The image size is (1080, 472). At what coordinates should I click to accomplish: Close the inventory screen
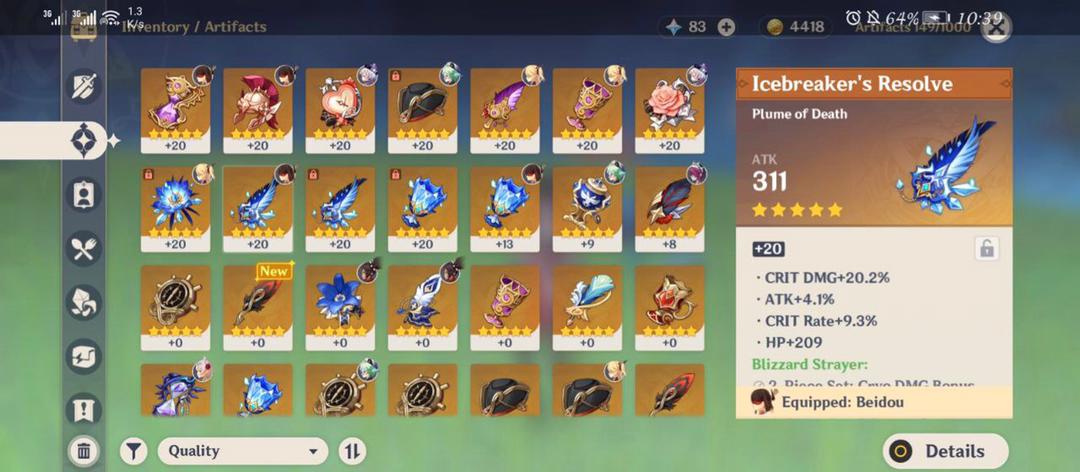(996, 27)
